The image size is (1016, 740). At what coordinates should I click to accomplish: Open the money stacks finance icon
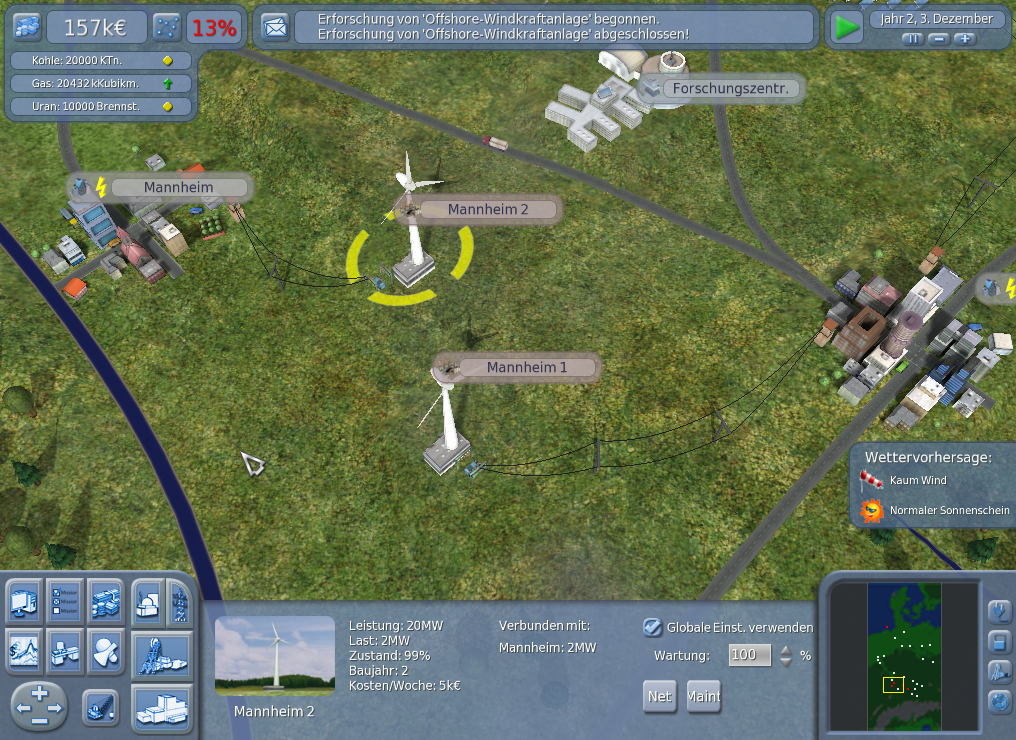106,600
